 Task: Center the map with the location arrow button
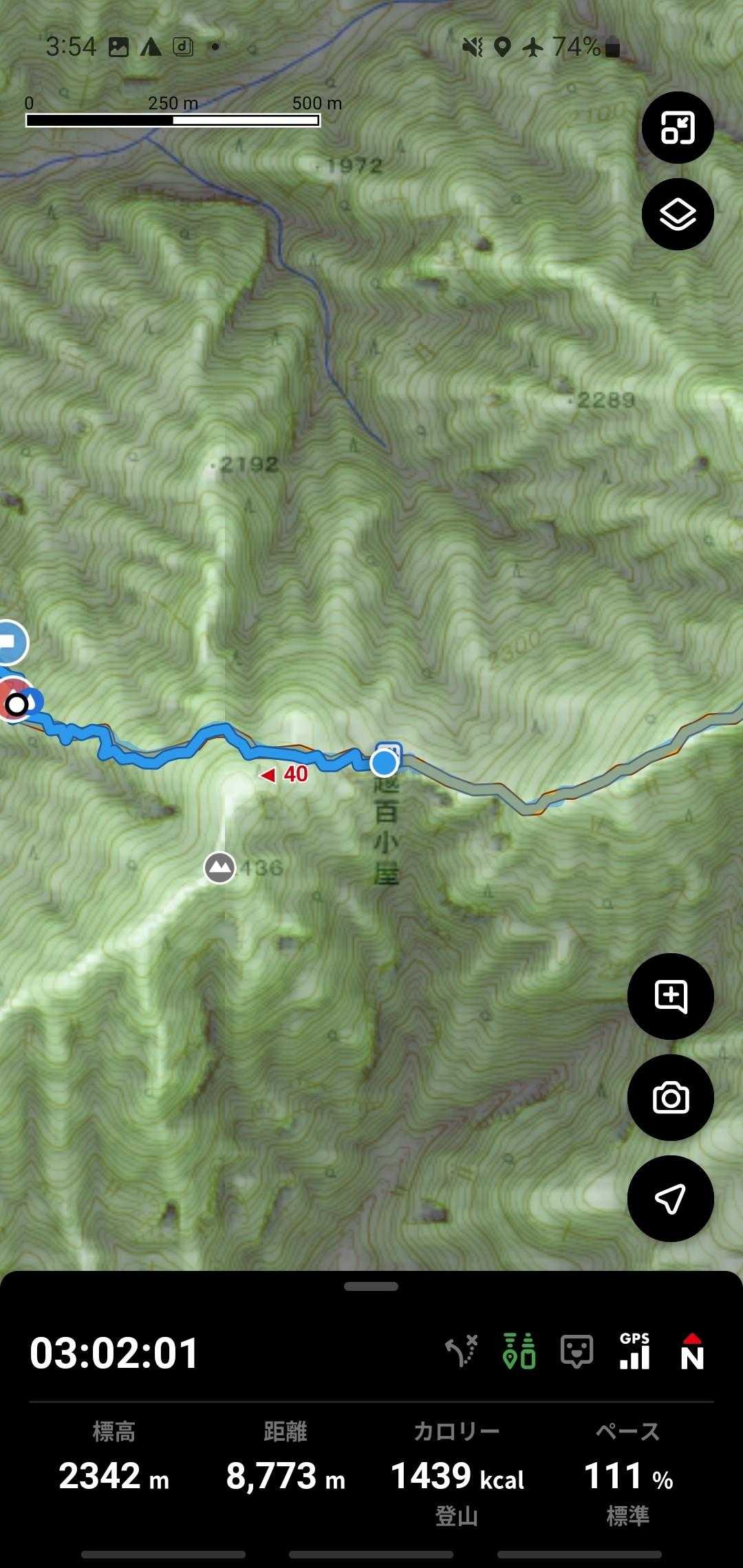coord(671,1199)
